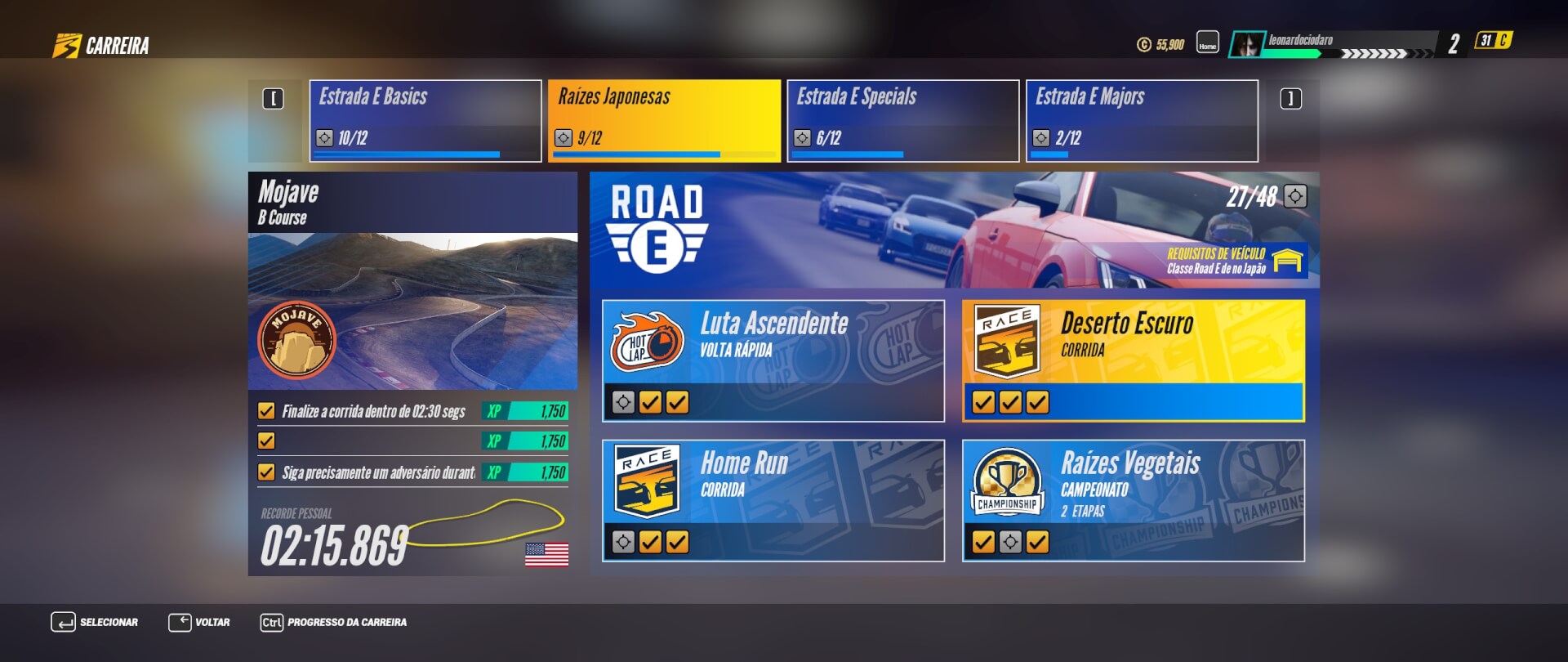Go back with the Voltar button
The image size is (1568, 662).
tap(199, 622)
